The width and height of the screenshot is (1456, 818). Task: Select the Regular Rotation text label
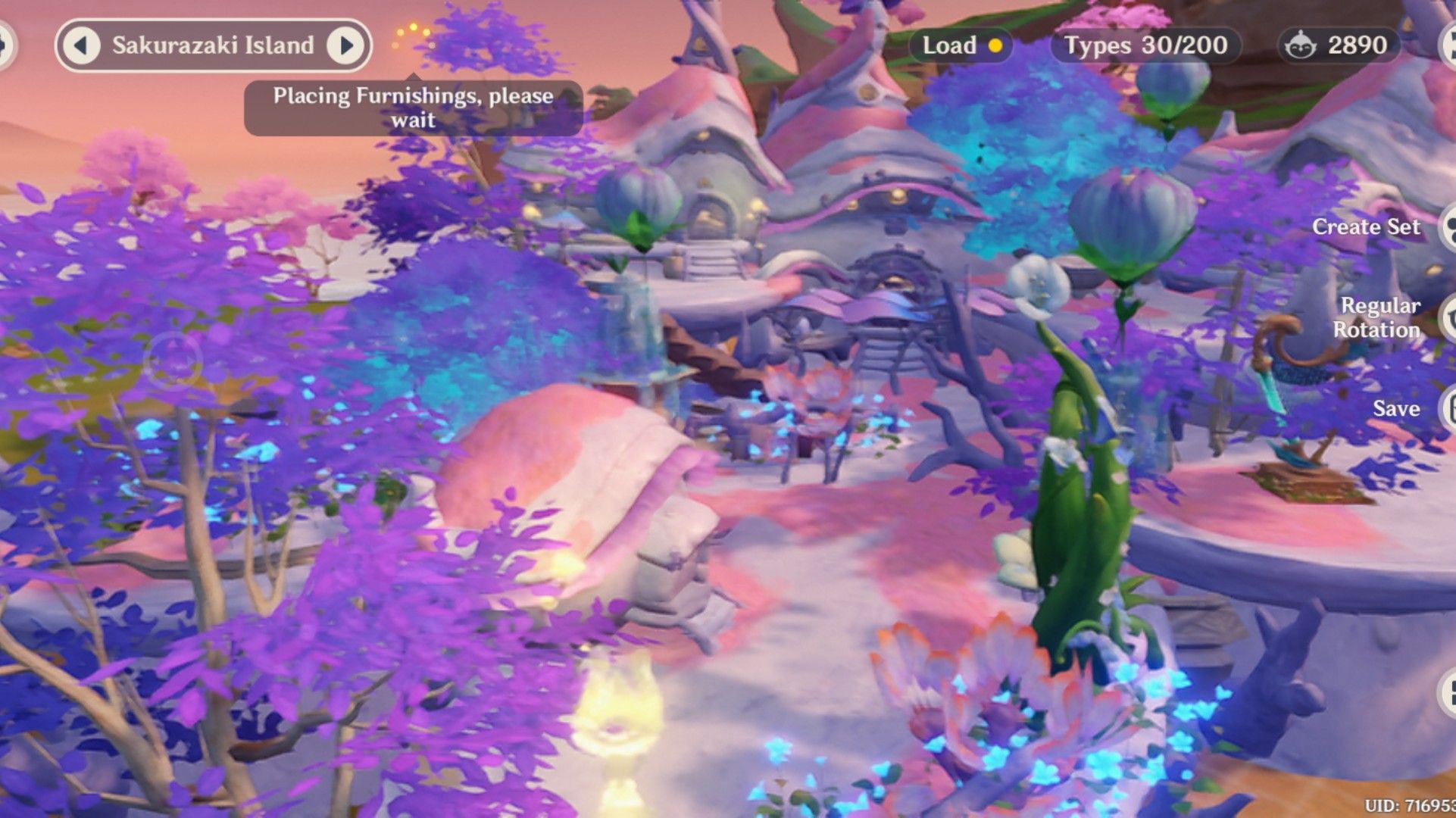[1380, 318]
